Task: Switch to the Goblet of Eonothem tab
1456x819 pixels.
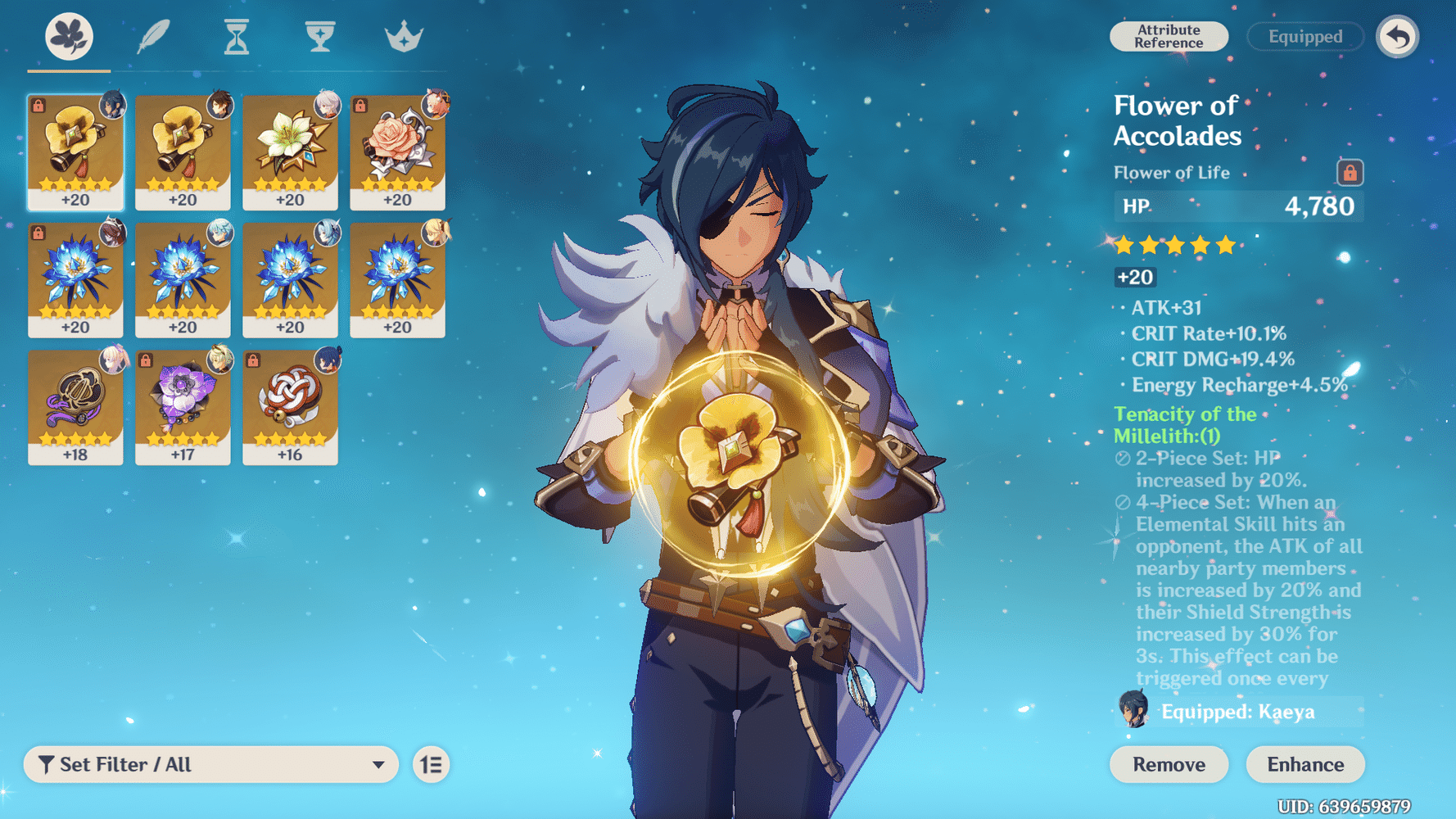Action: [x=319, y=36]
